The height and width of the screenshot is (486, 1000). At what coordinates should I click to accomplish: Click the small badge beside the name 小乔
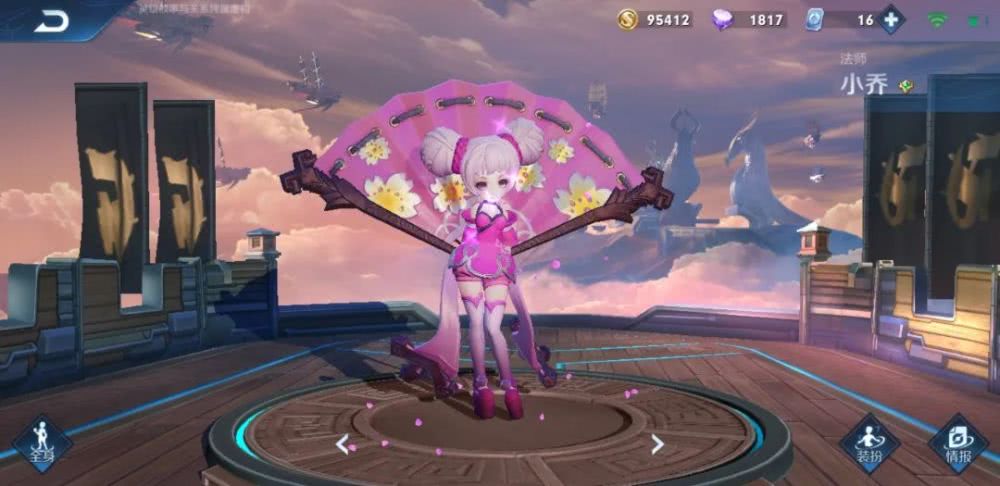(906, 86)
